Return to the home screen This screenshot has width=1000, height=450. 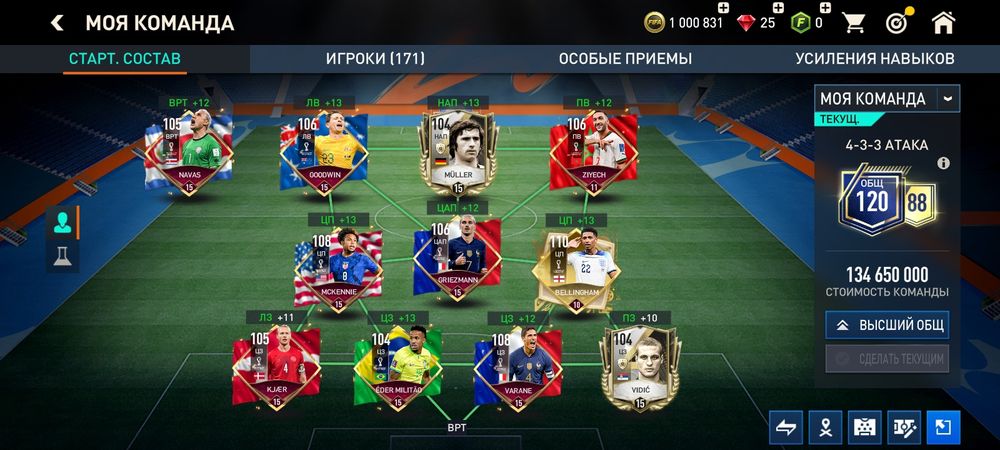[942, 23]
